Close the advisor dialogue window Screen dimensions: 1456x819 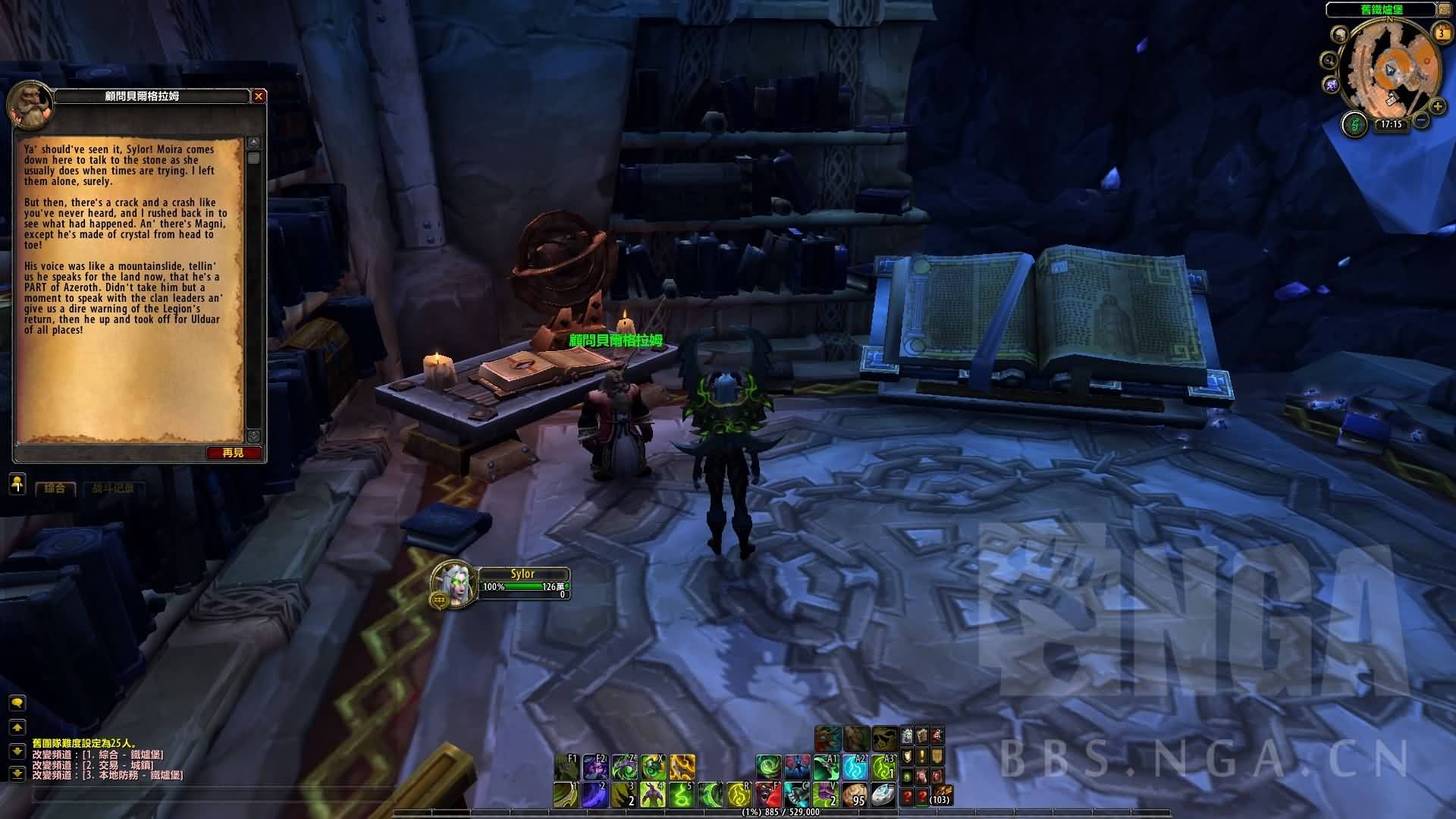click(x=259, y=96)
